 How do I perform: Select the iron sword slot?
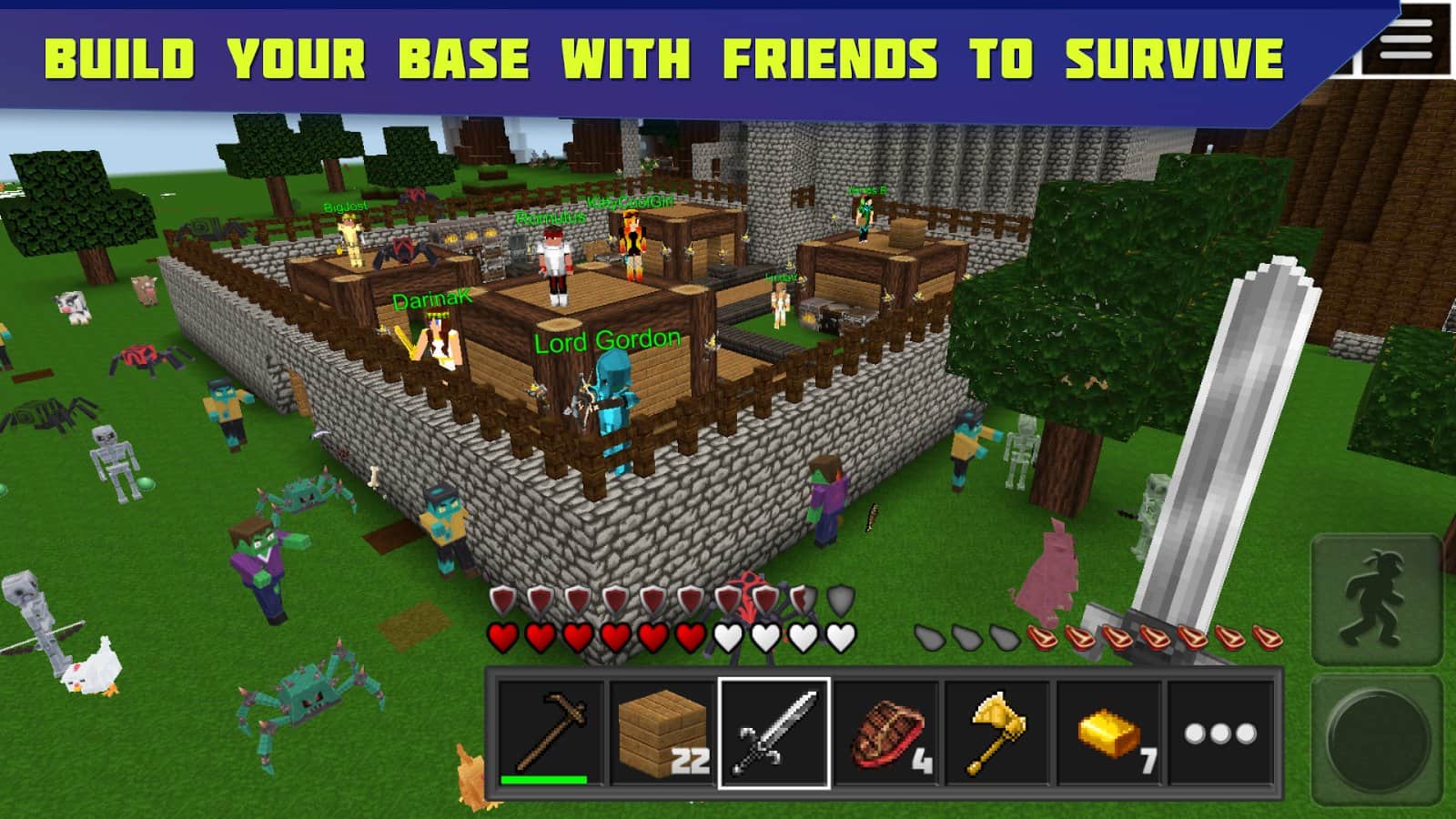[774, 733]
